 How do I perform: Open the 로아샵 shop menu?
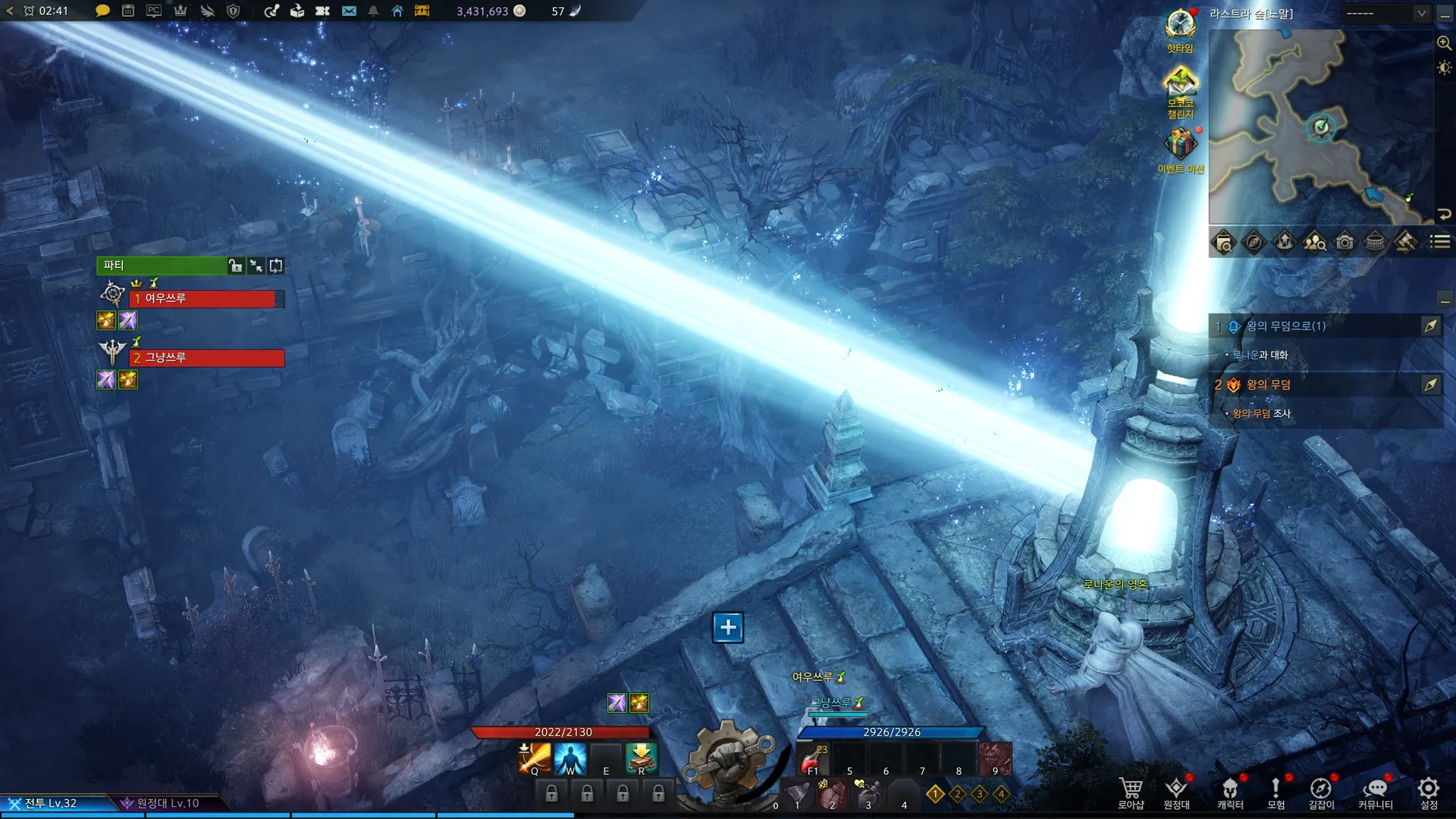tap(1130, 792)
